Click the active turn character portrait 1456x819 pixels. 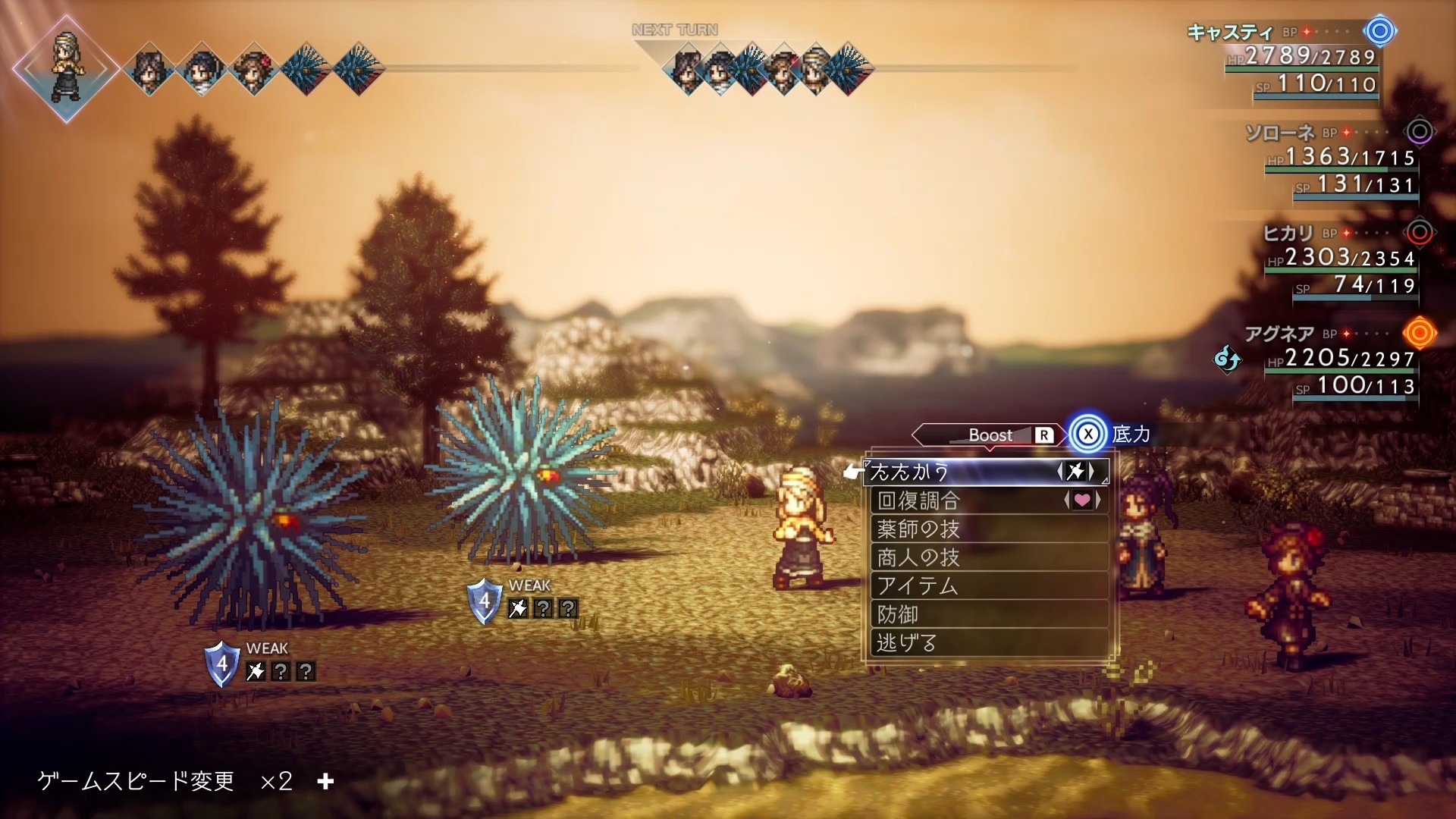(x=66, y=67)
